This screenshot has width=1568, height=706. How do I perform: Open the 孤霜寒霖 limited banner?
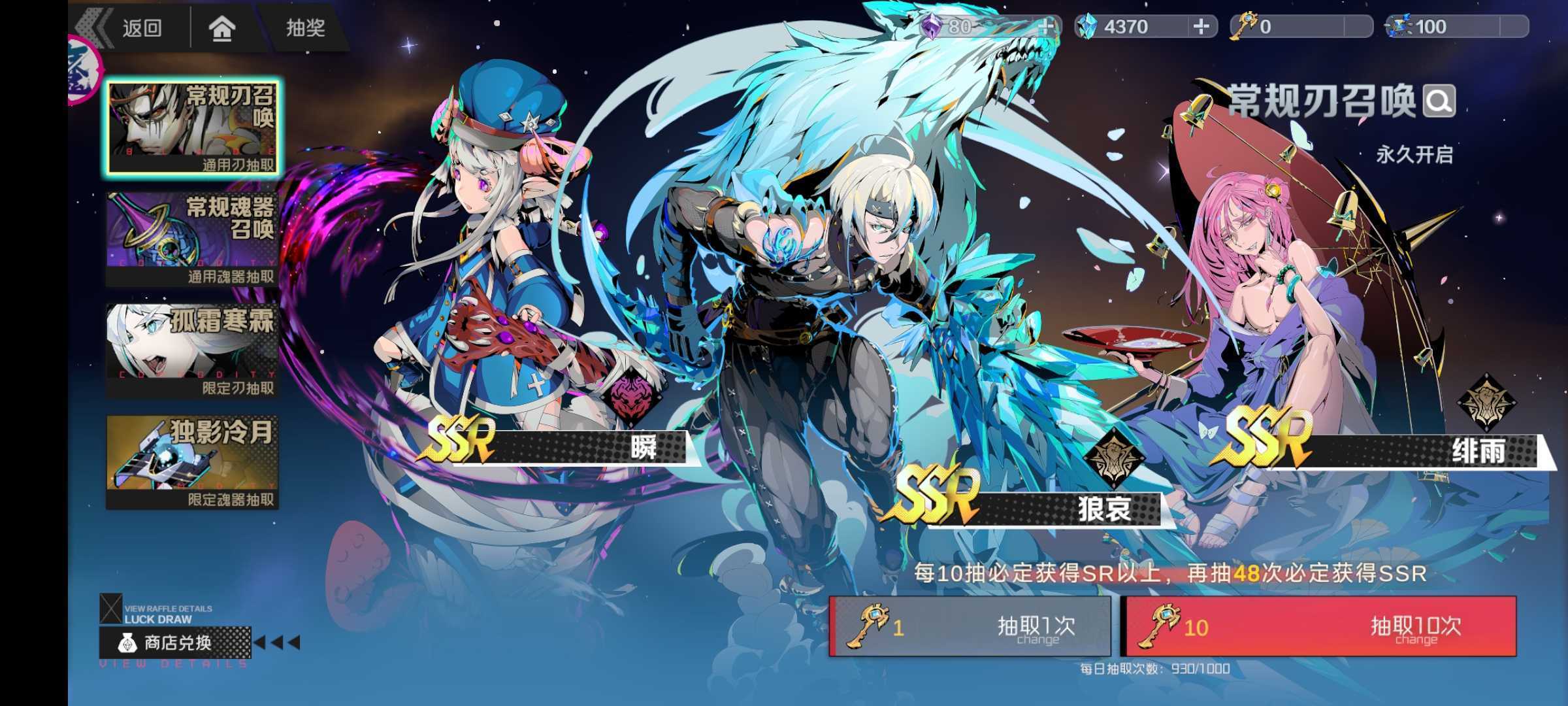click(193, 350)
